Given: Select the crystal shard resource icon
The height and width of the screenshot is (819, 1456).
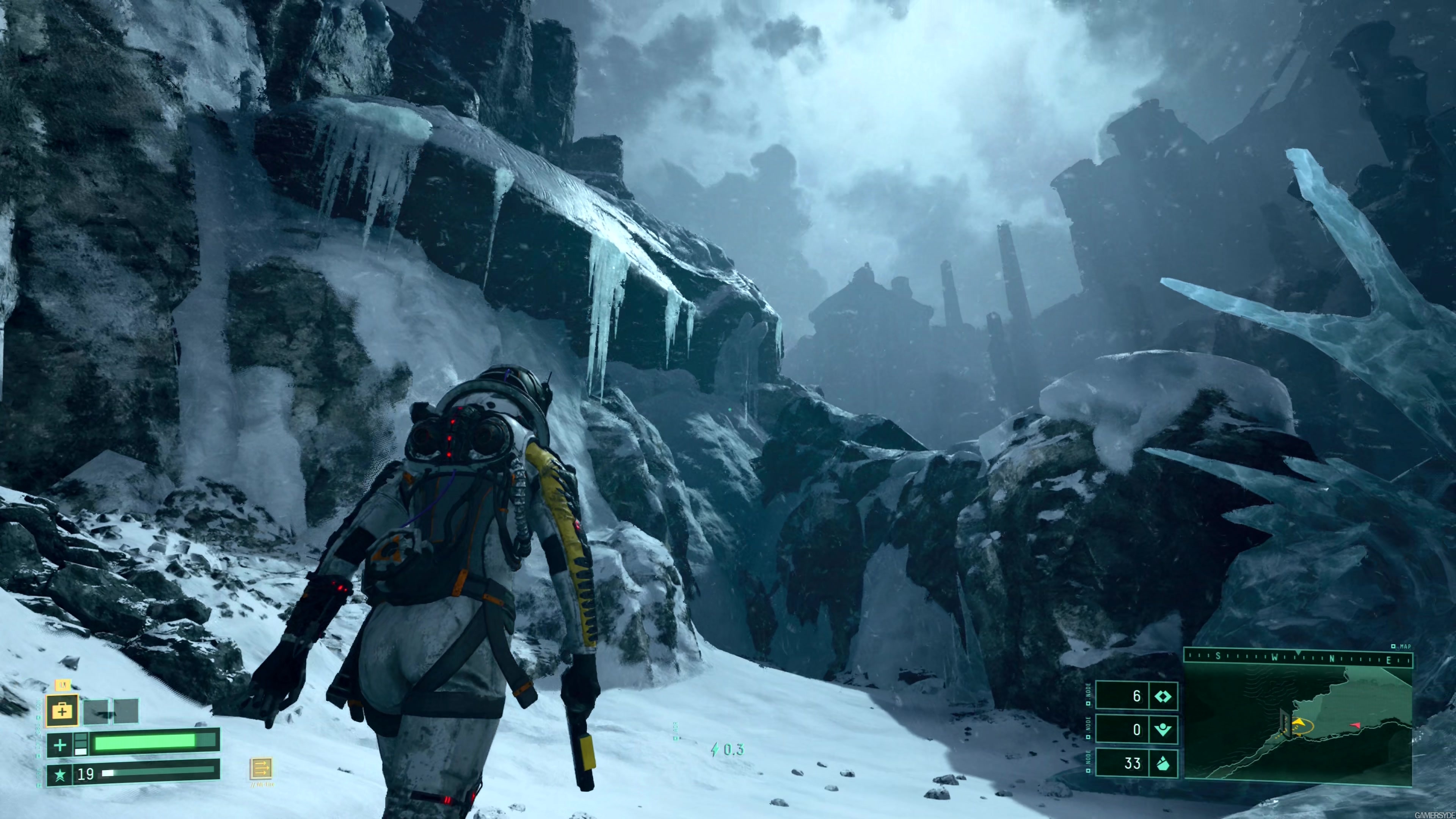Looking at the screenshot, I should tap(1163, 764).
